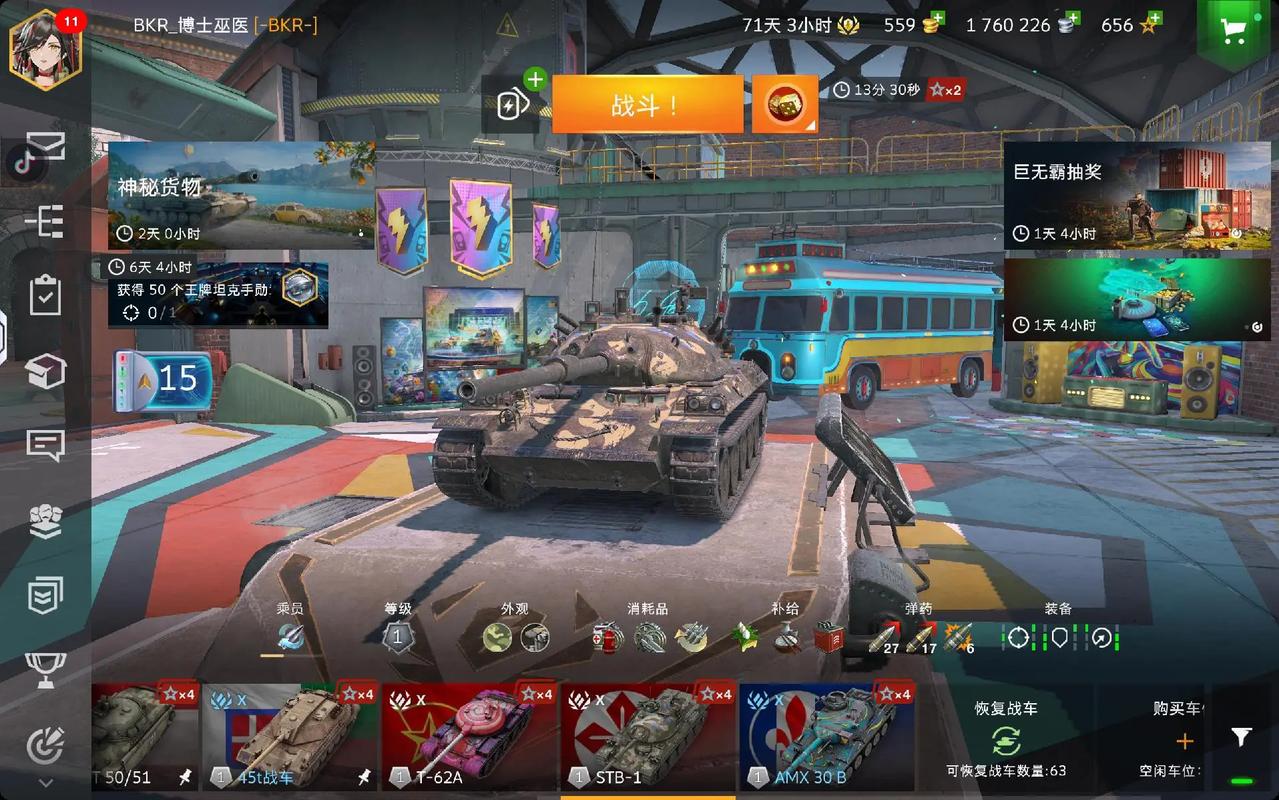Image resolution: width=1279 pixels, height=800 pixels.
Task: Open the tank carousel filter
Action: click(x=1241, y=738)
